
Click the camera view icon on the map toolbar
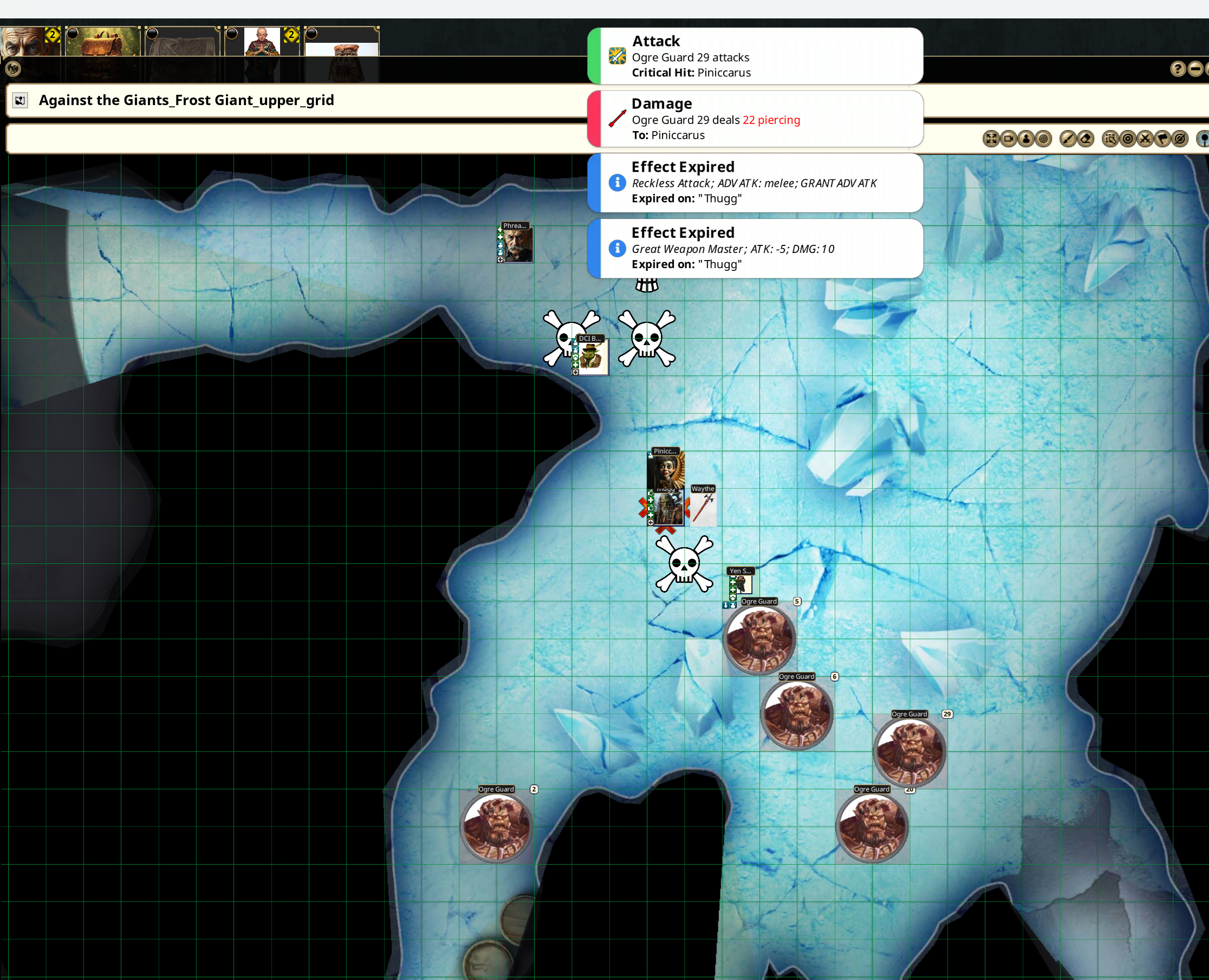[x=1009, y=139]
